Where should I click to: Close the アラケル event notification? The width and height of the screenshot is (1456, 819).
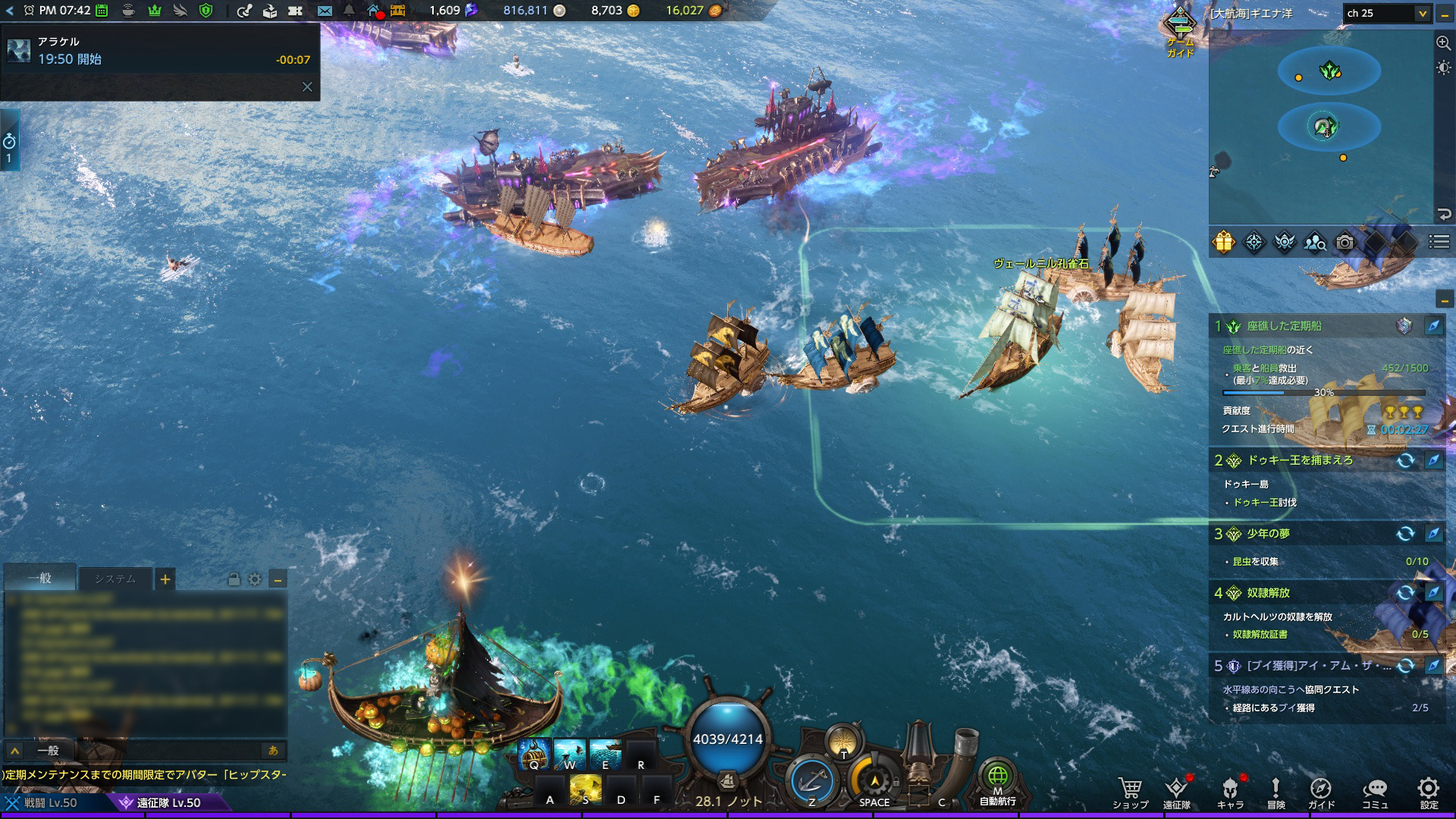pos(307,87)
